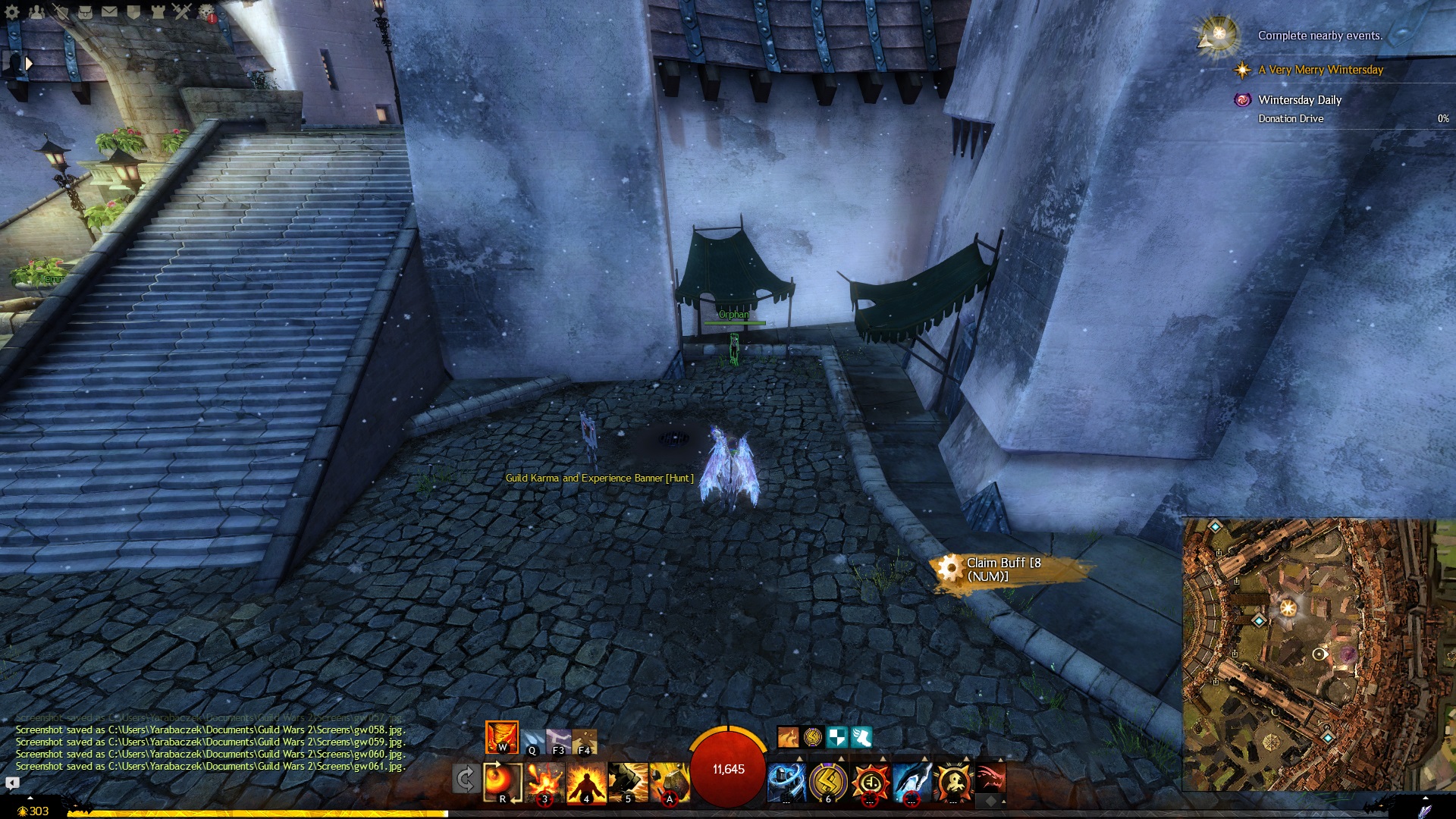Use the blue guardian healing skill

pyautogui.click(x=786, y=781)
